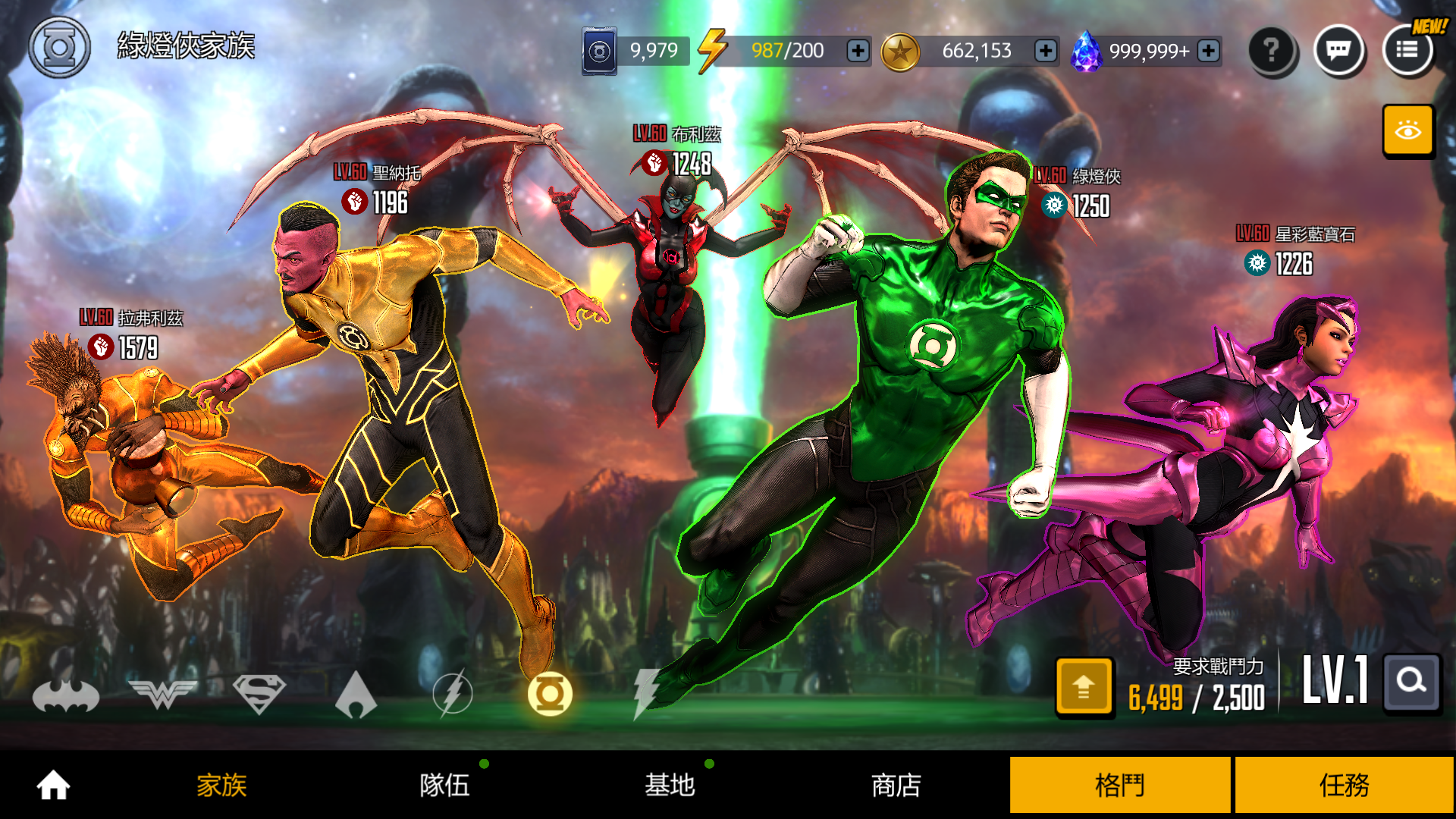1456x819 pixels.
Task: Click the energy 987/200 plus button
Action: [x=858, y=50]
